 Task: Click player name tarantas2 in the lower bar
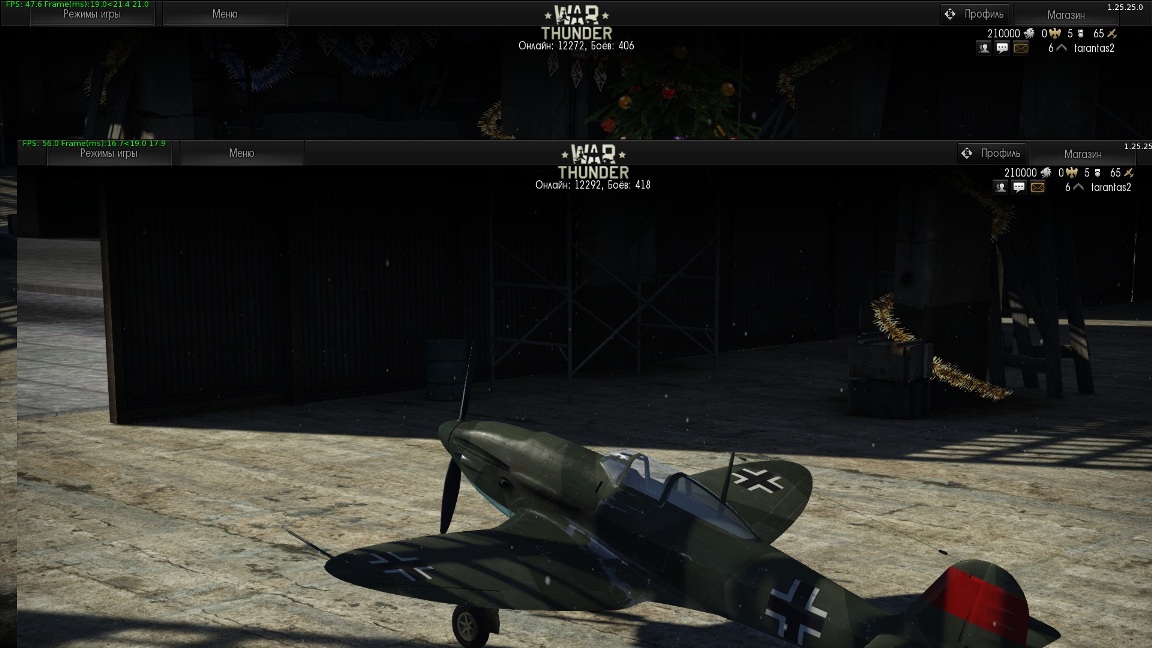point(1110,187)
